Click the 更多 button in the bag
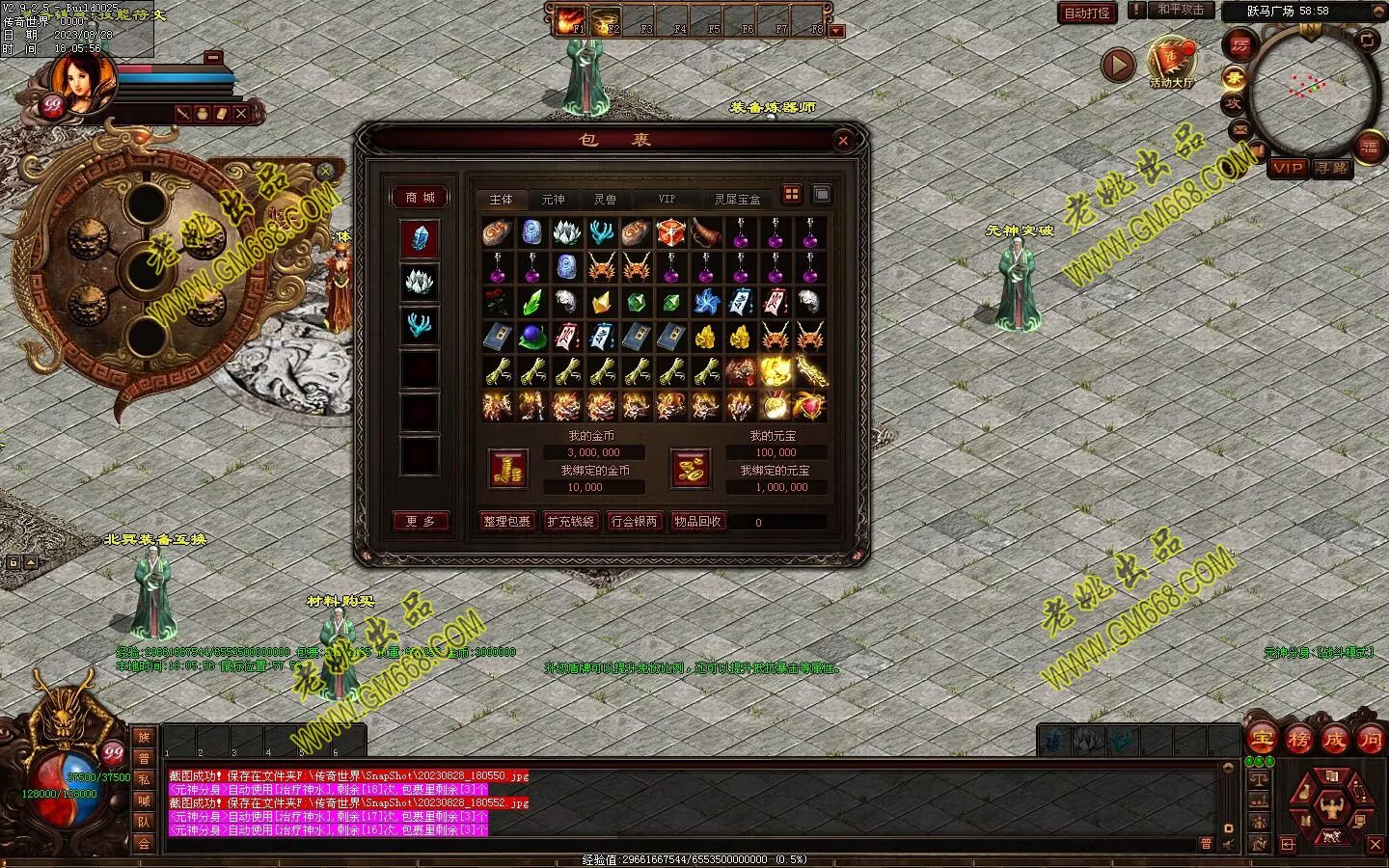This screenshot has height=868, width=1389. pyautogui.click(x=420, y=522)
